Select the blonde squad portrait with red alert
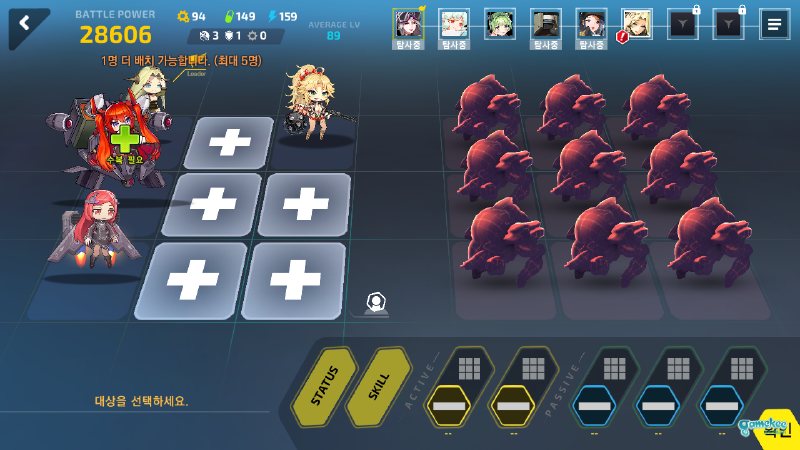The image size is (800, 450). tap(636, 23)
